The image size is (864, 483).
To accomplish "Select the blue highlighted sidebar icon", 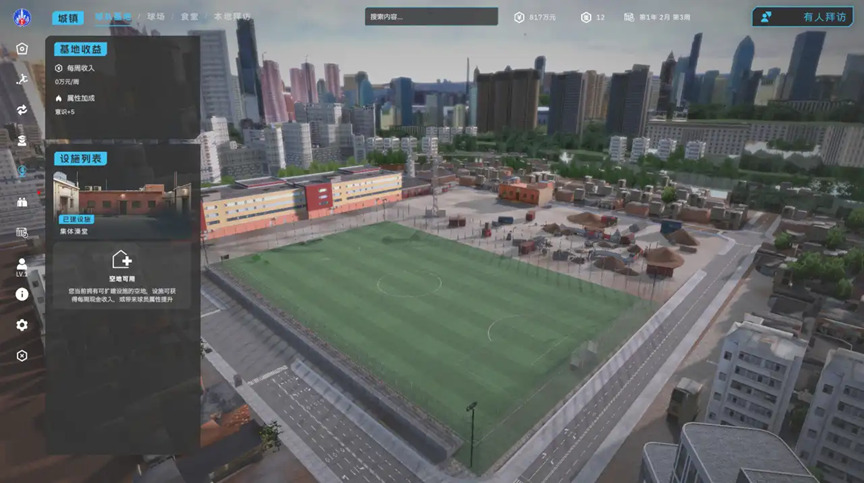I will tap(22, 170).
